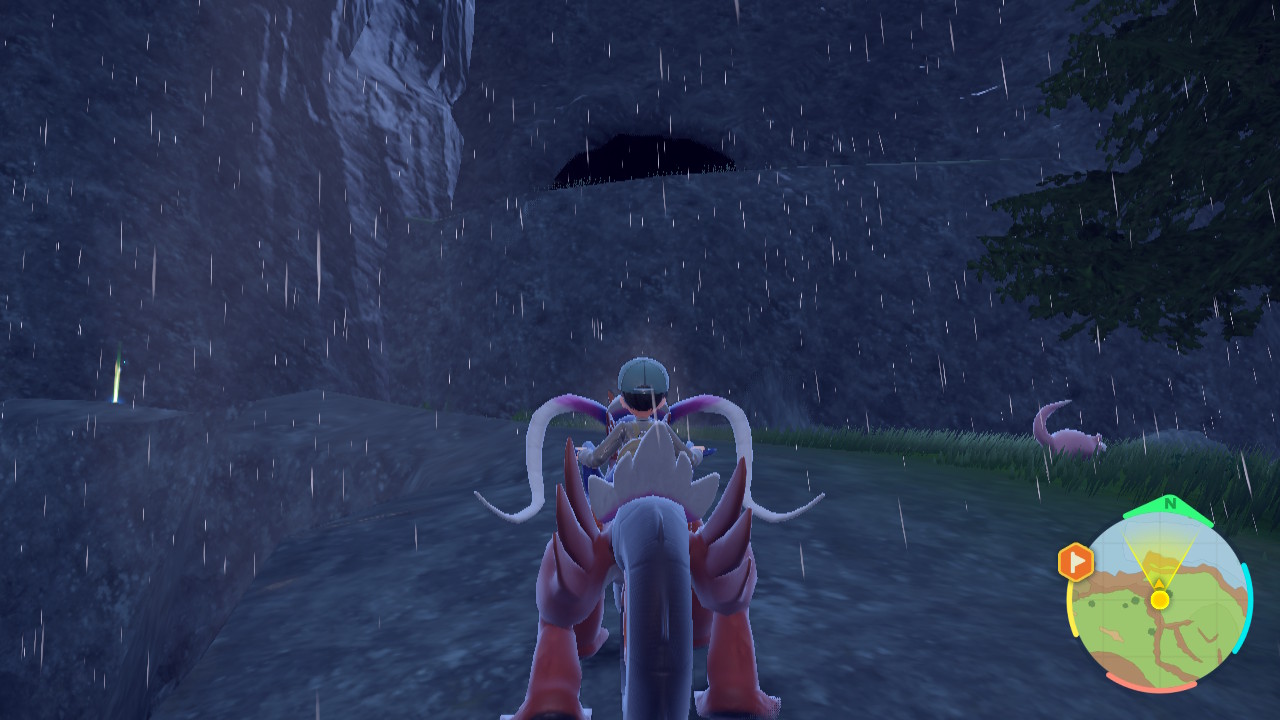Select the green N compass indicator
1280x720 pixels.
(1169, 504)
